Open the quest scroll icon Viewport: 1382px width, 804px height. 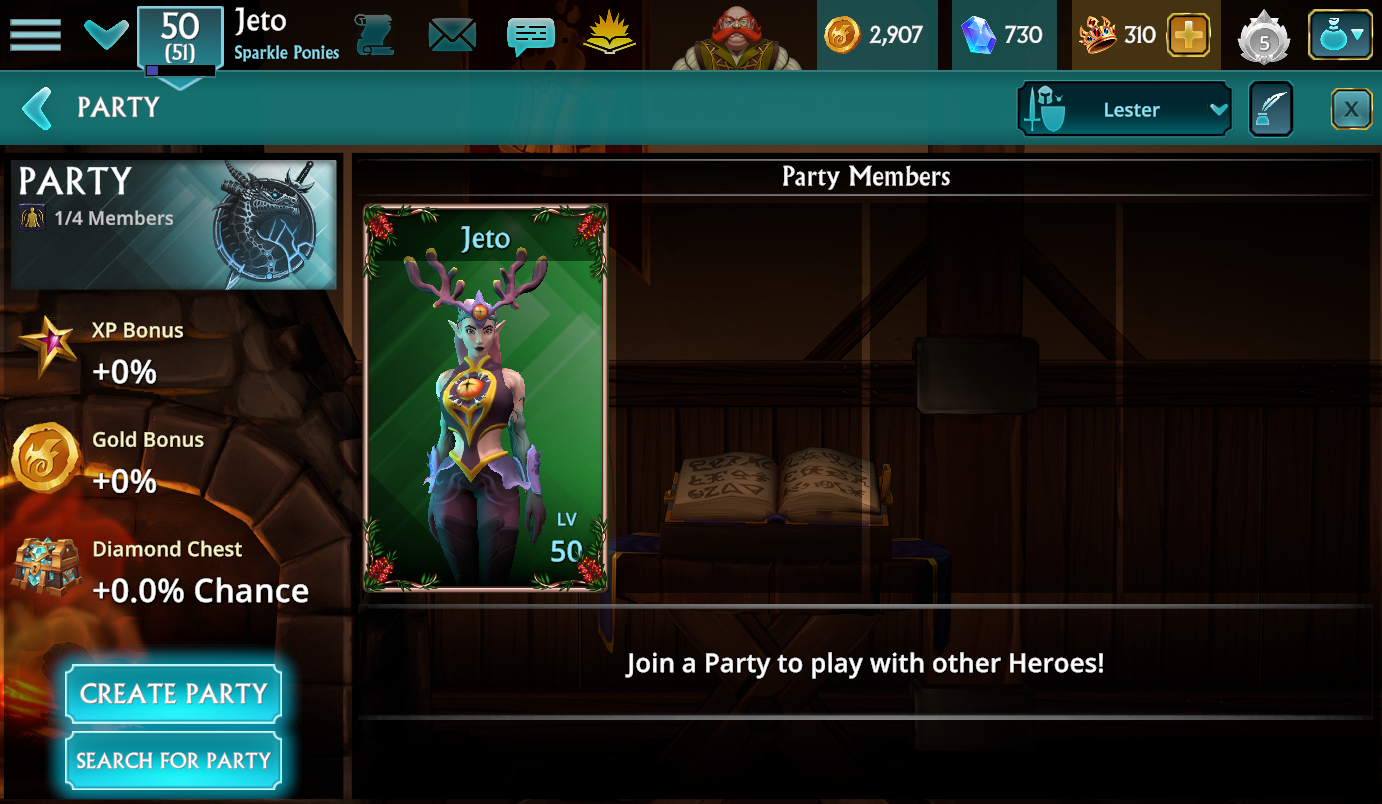coord(374,35)
